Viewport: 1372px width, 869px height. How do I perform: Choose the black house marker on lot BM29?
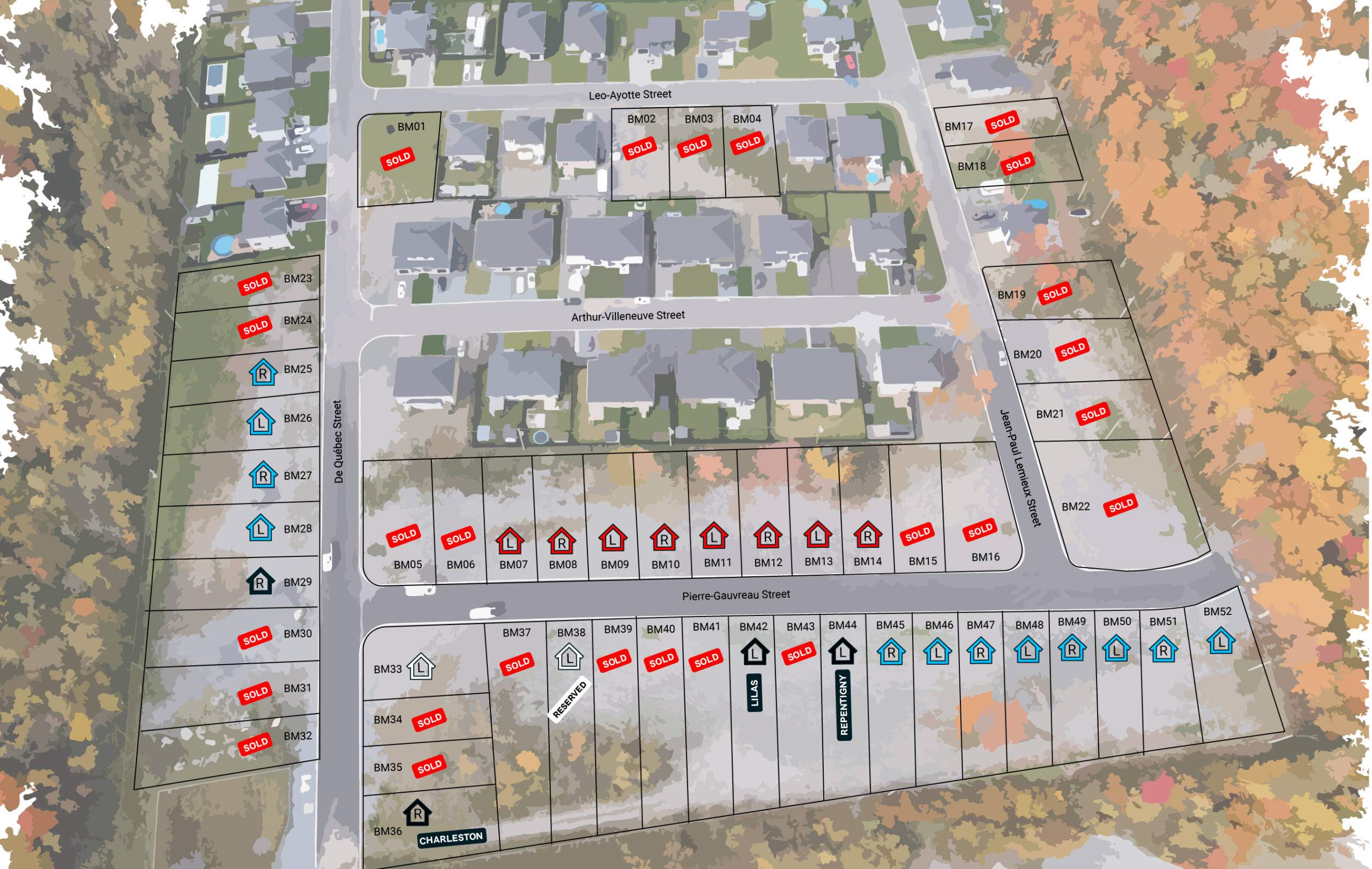[260, 582]
